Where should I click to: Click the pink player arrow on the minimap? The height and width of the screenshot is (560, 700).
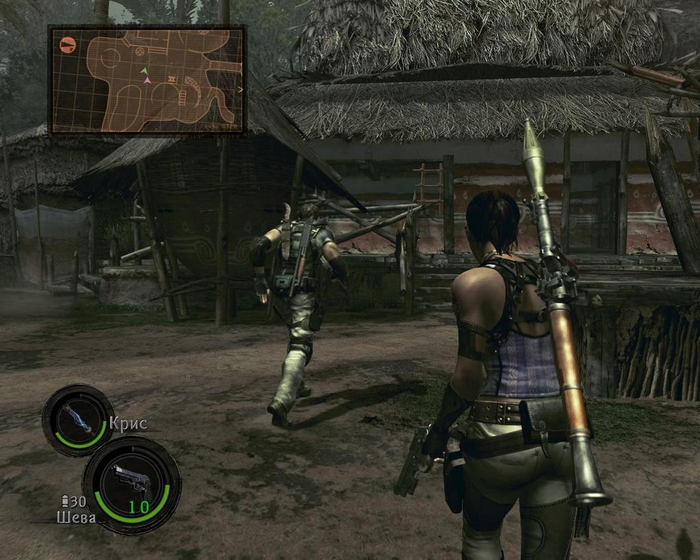[147, 80]
